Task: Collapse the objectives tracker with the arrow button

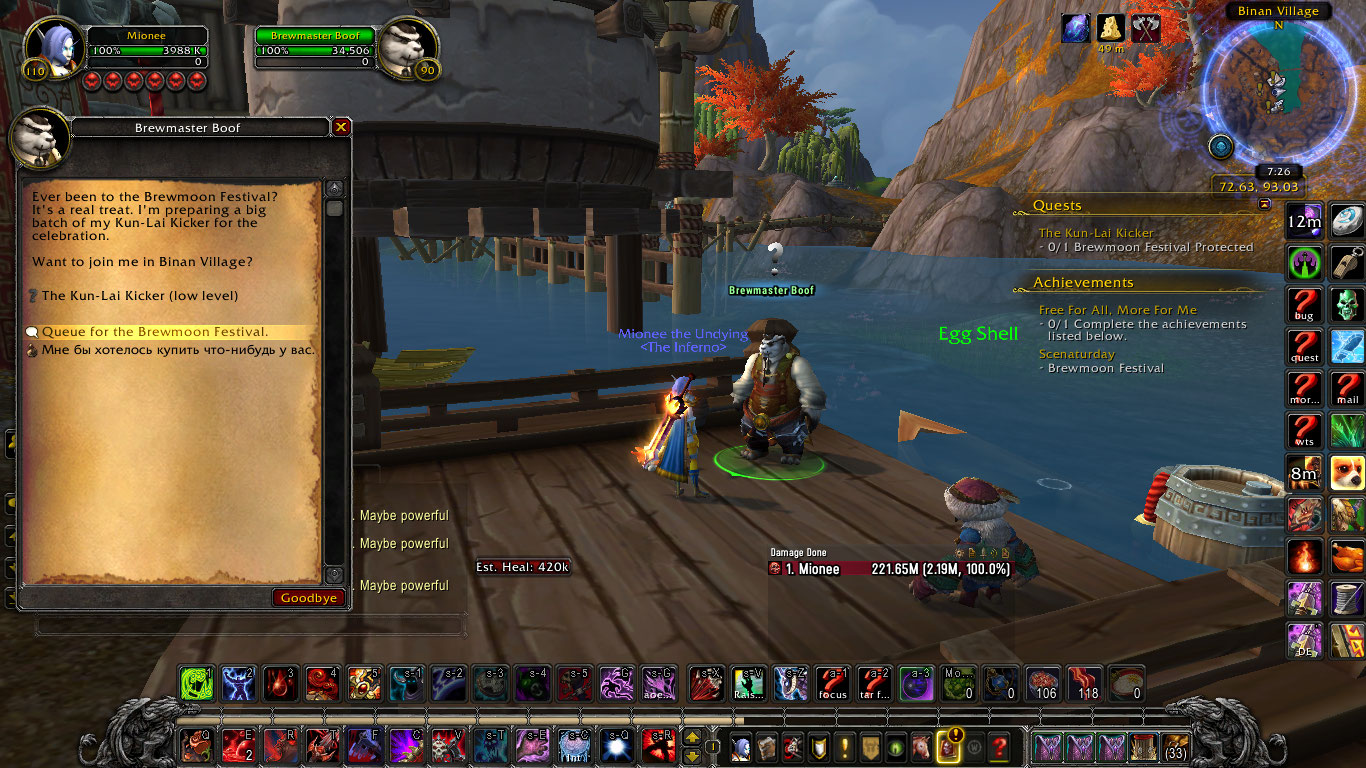Action: coord(1264,203)
